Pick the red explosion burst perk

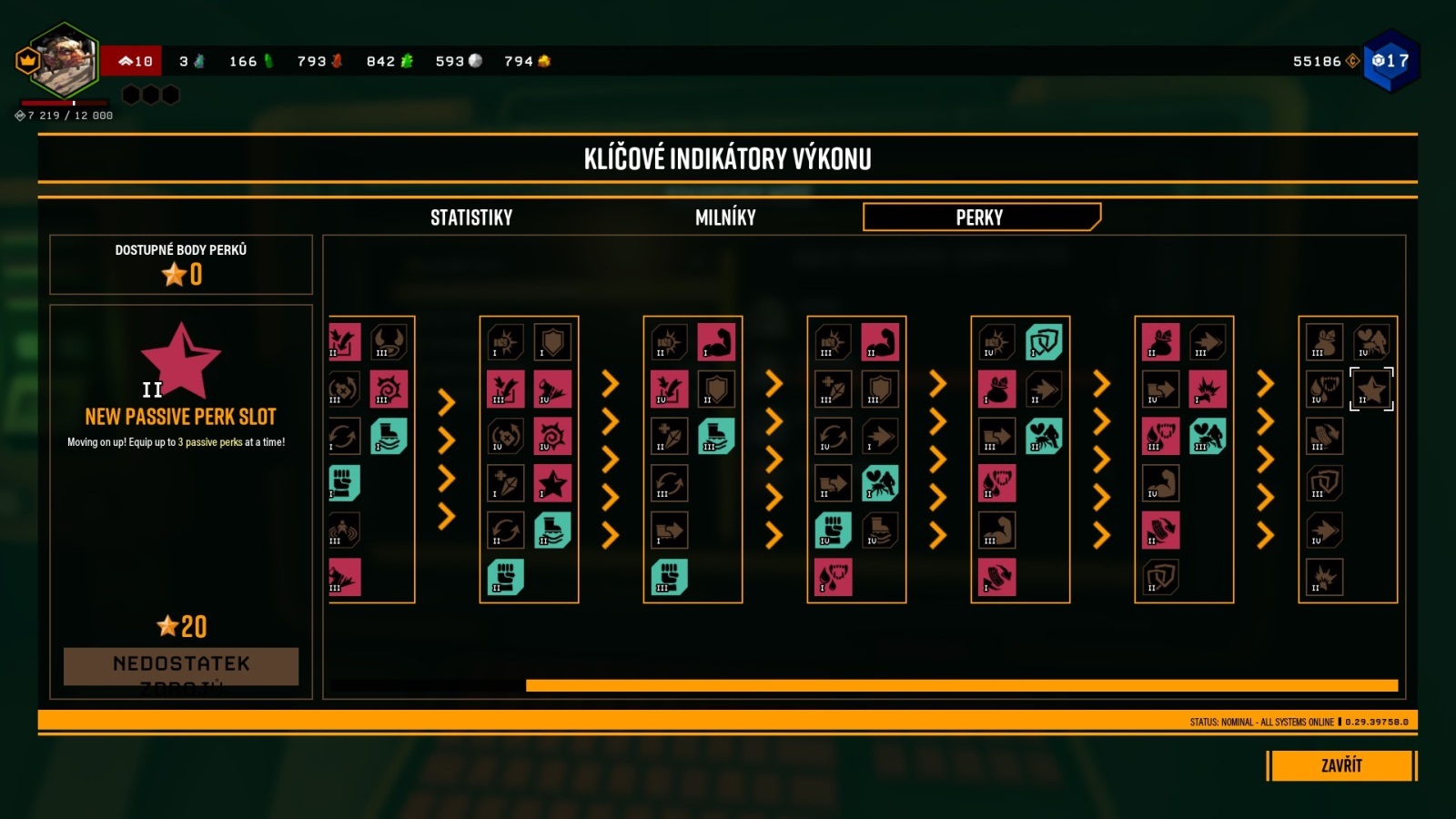point(1208,389)
